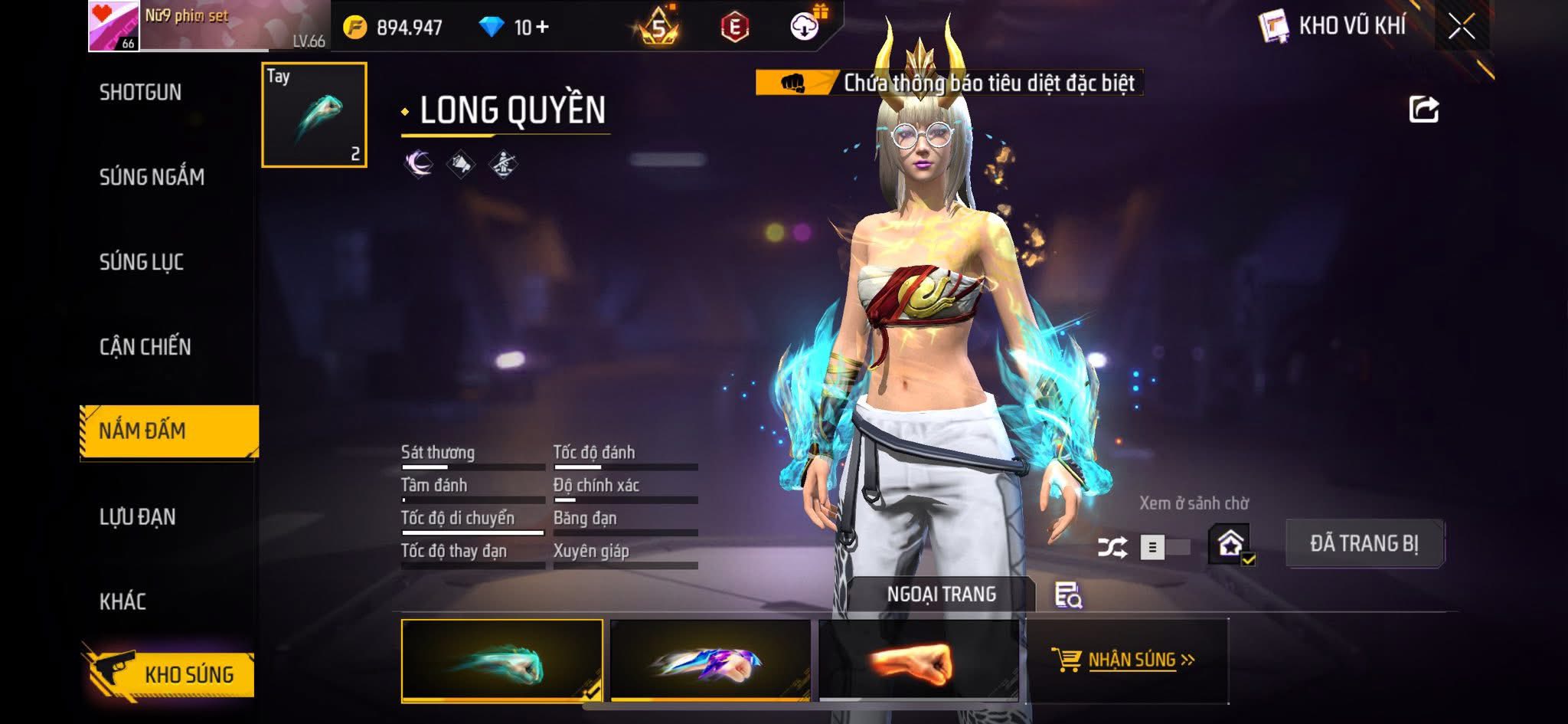Toggle the shuffle skins switch
Image resolution: width=1568 pixels, height=724 pixels.
(x=1162, y=547)
